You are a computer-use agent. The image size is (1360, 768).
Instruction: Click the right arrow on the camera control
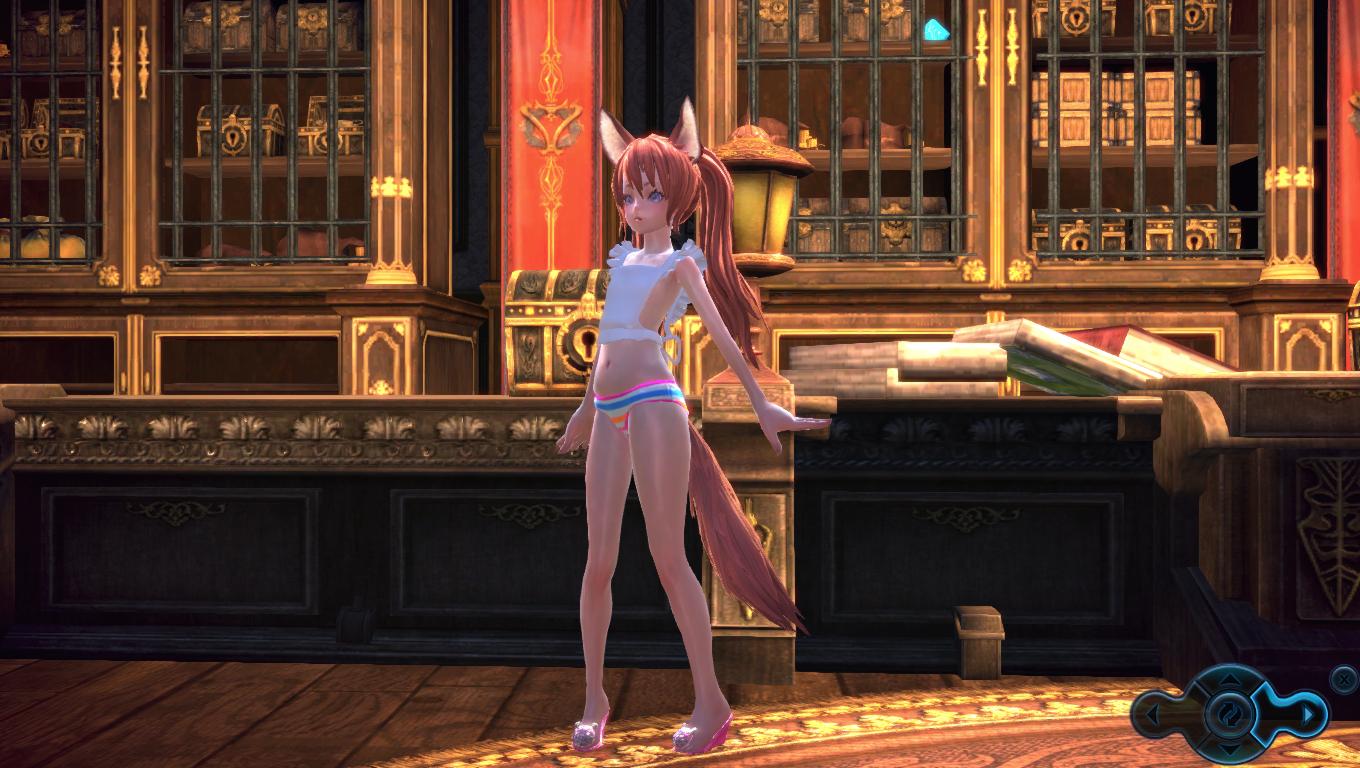point(1306,715)
